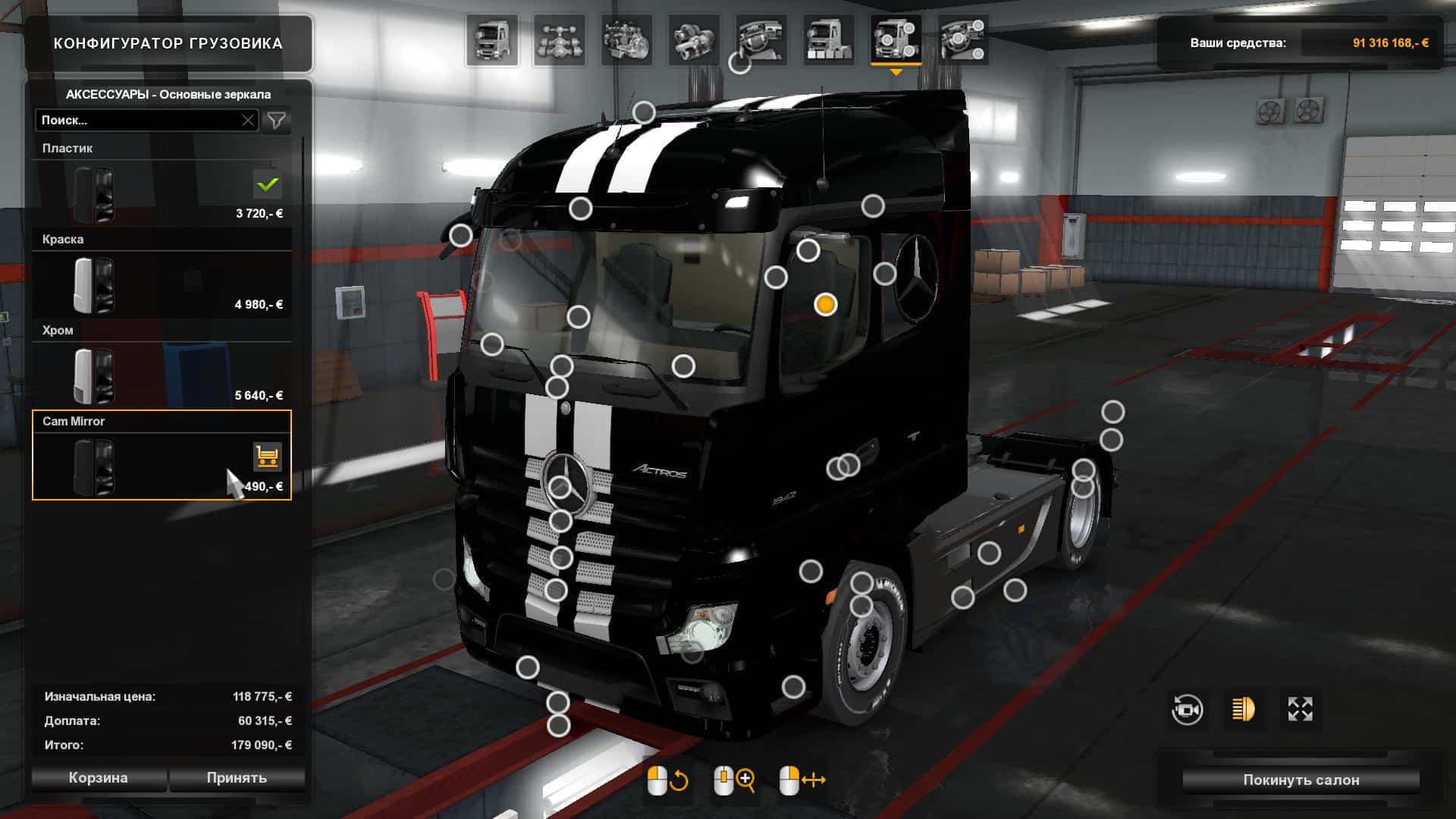Select the interior accessories tab
The height and width of the screenshot is (819, 1456).
click(x=963, y=40)
